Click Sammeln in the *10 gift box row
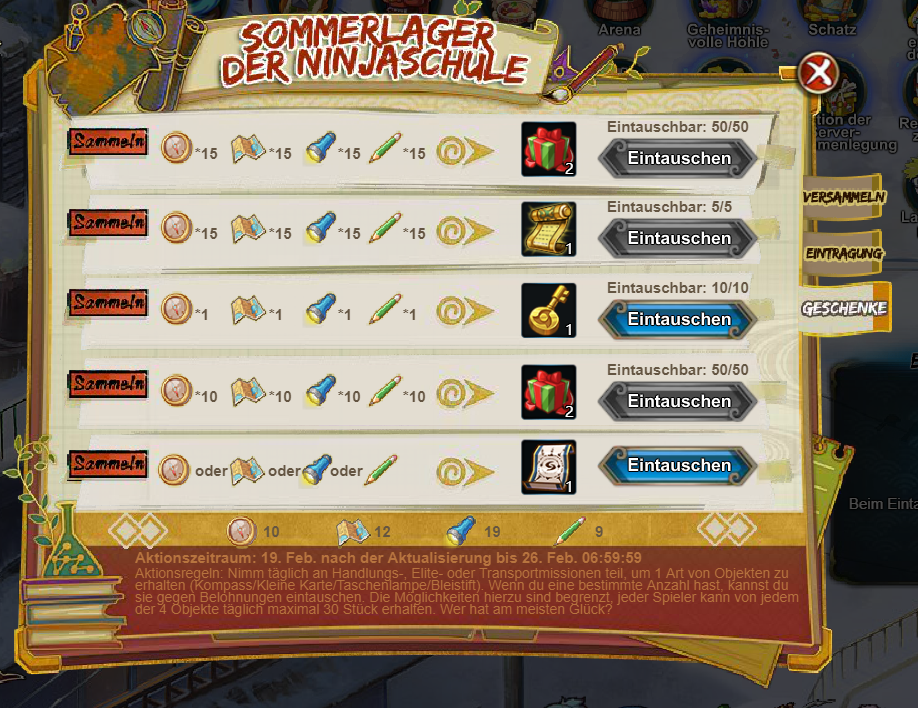This screenshot has width=918, height=708. point(108,383)
